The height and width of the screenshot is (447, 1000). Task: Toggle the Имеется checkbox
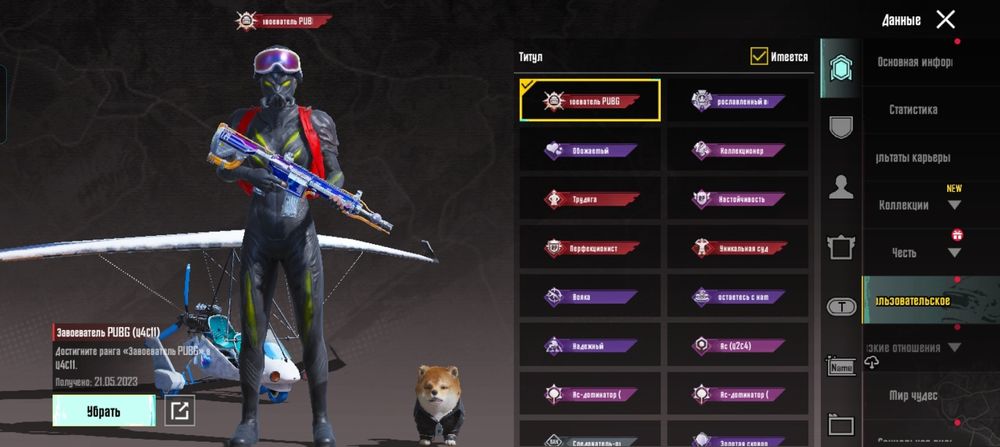click(759, 57)
